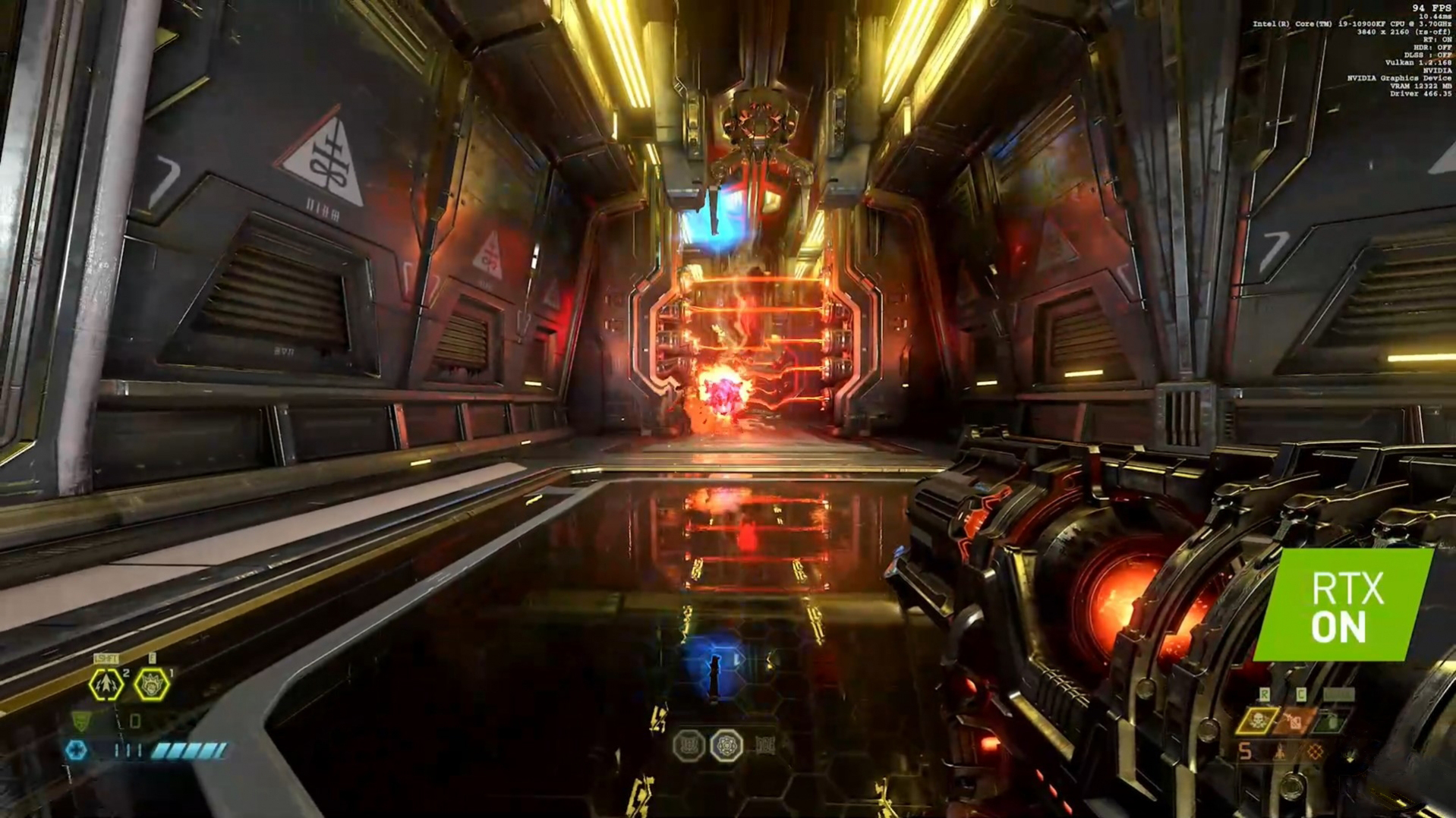Expand the C keybind weapon mod prompt
1456x818 pixels.
pos(1301,693)
